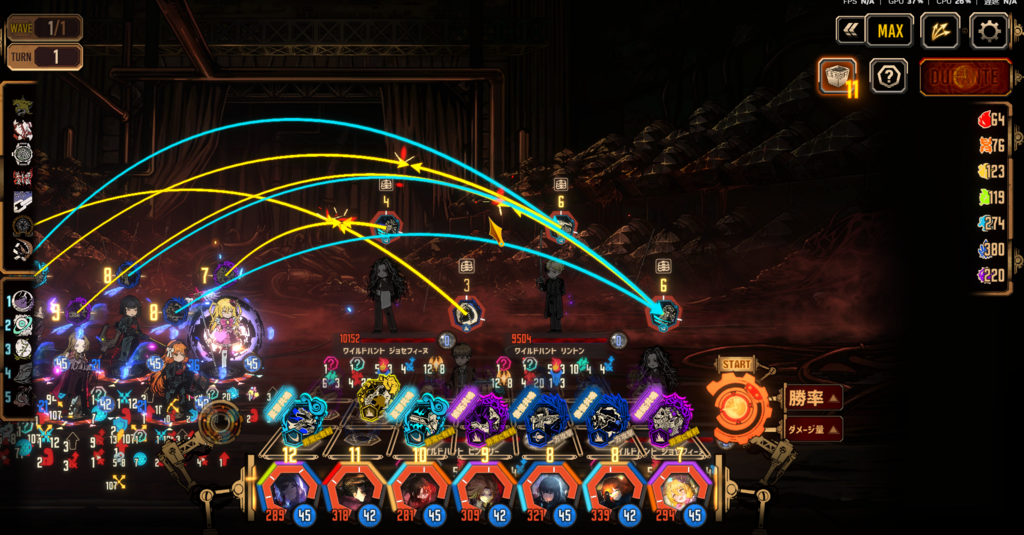The image size is (1024, 535).
Task: Start the turn with the START gear
Action: 738,394
